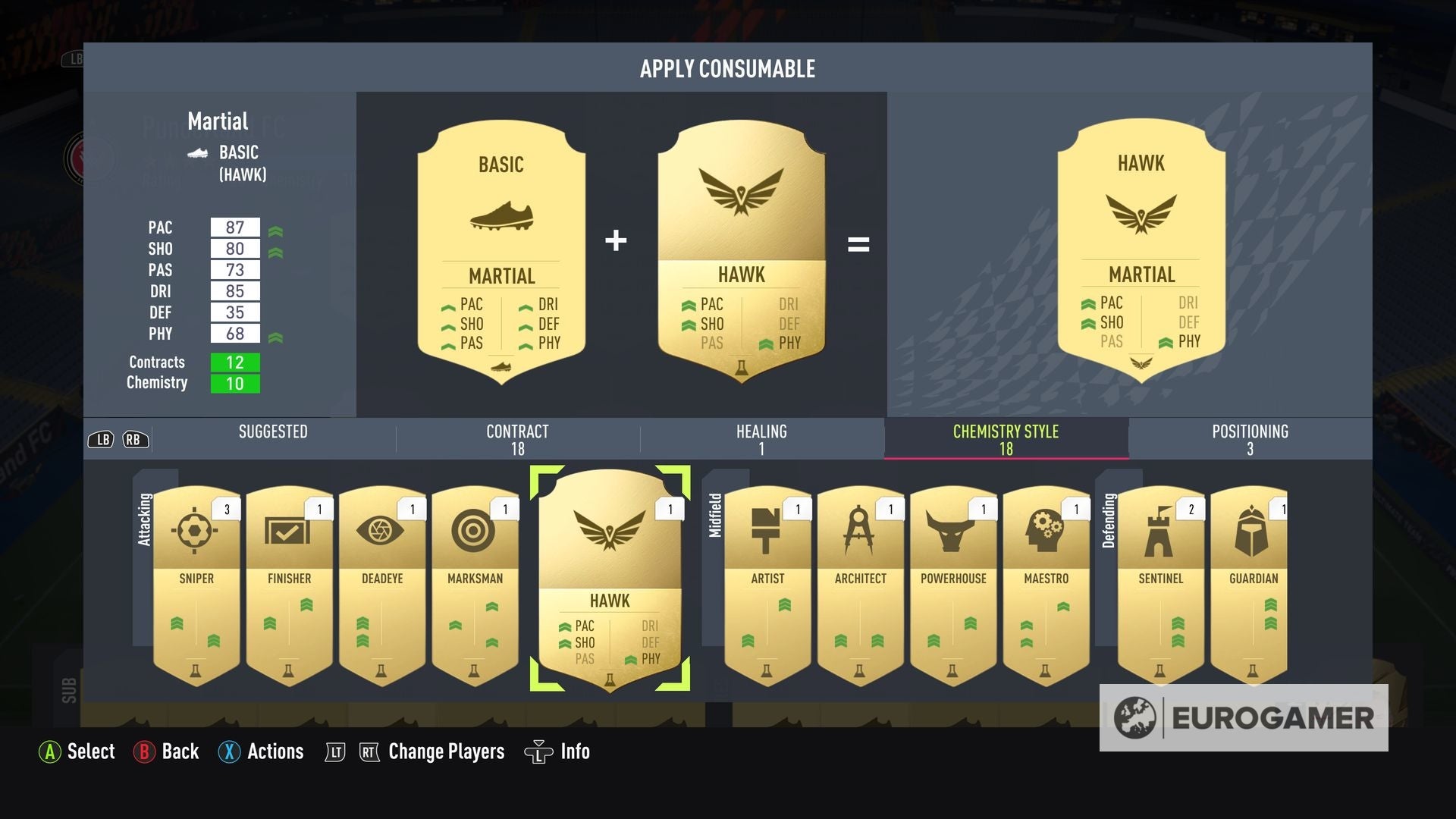Click the Contracts value showing 12

click(x=235, y=363)
